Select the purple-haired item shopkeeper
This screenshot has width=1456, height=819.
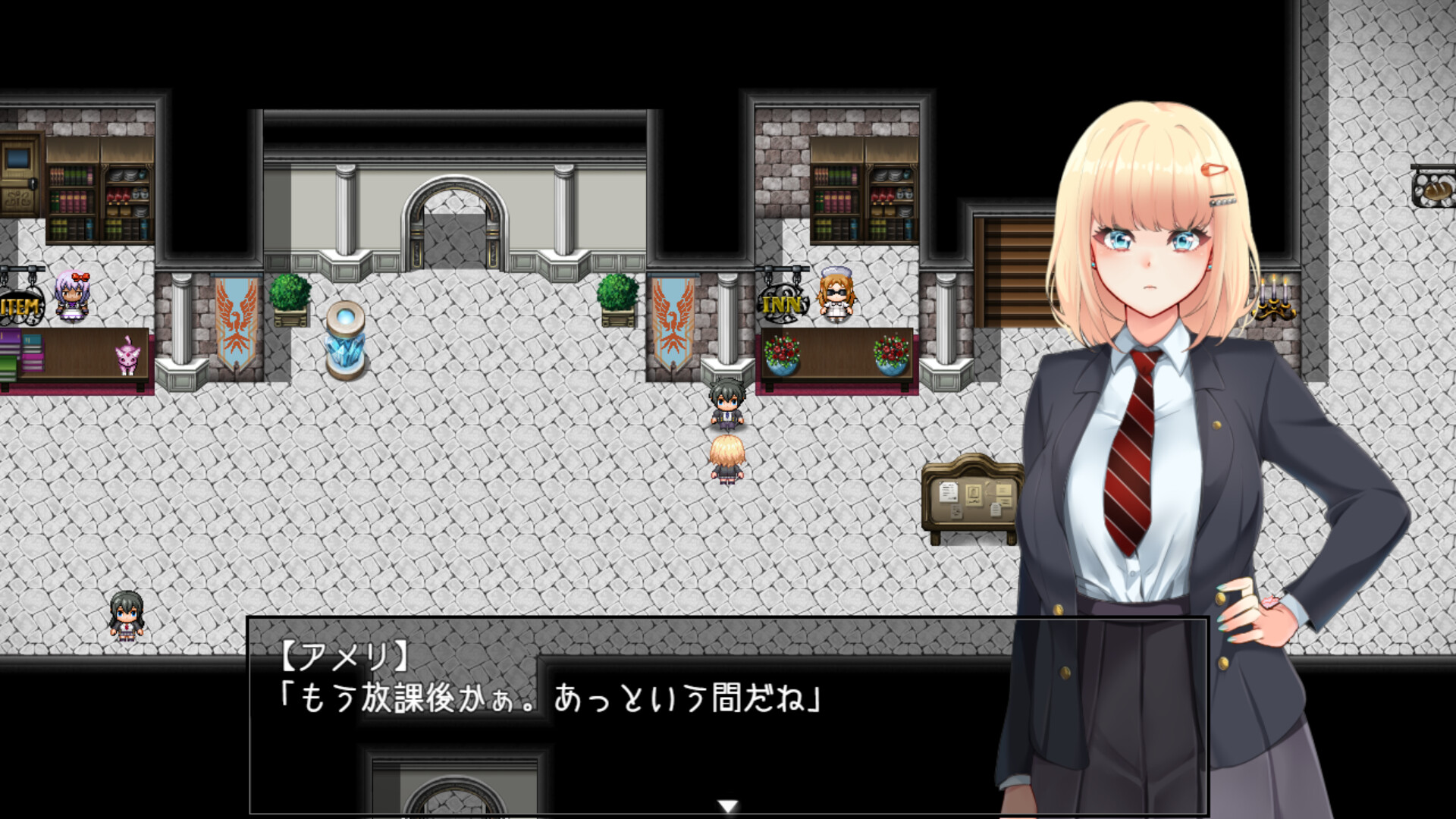point(73,296)
